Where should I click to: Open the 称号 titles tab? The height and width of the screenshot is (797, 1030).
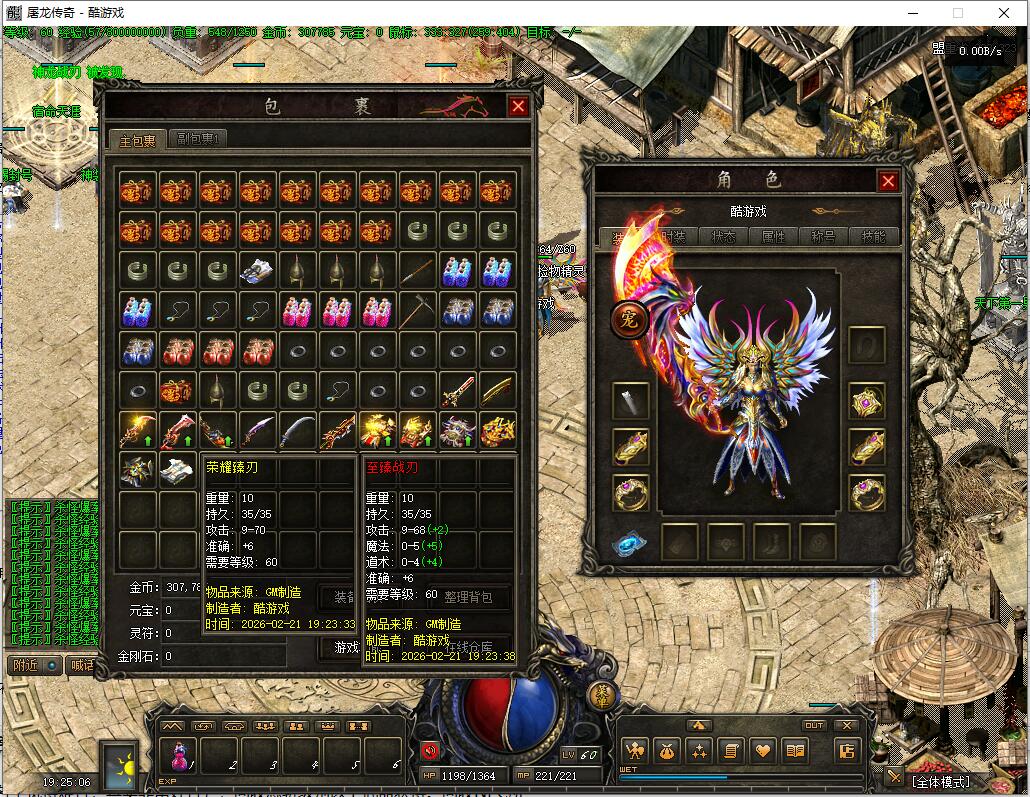click(823, 237)
